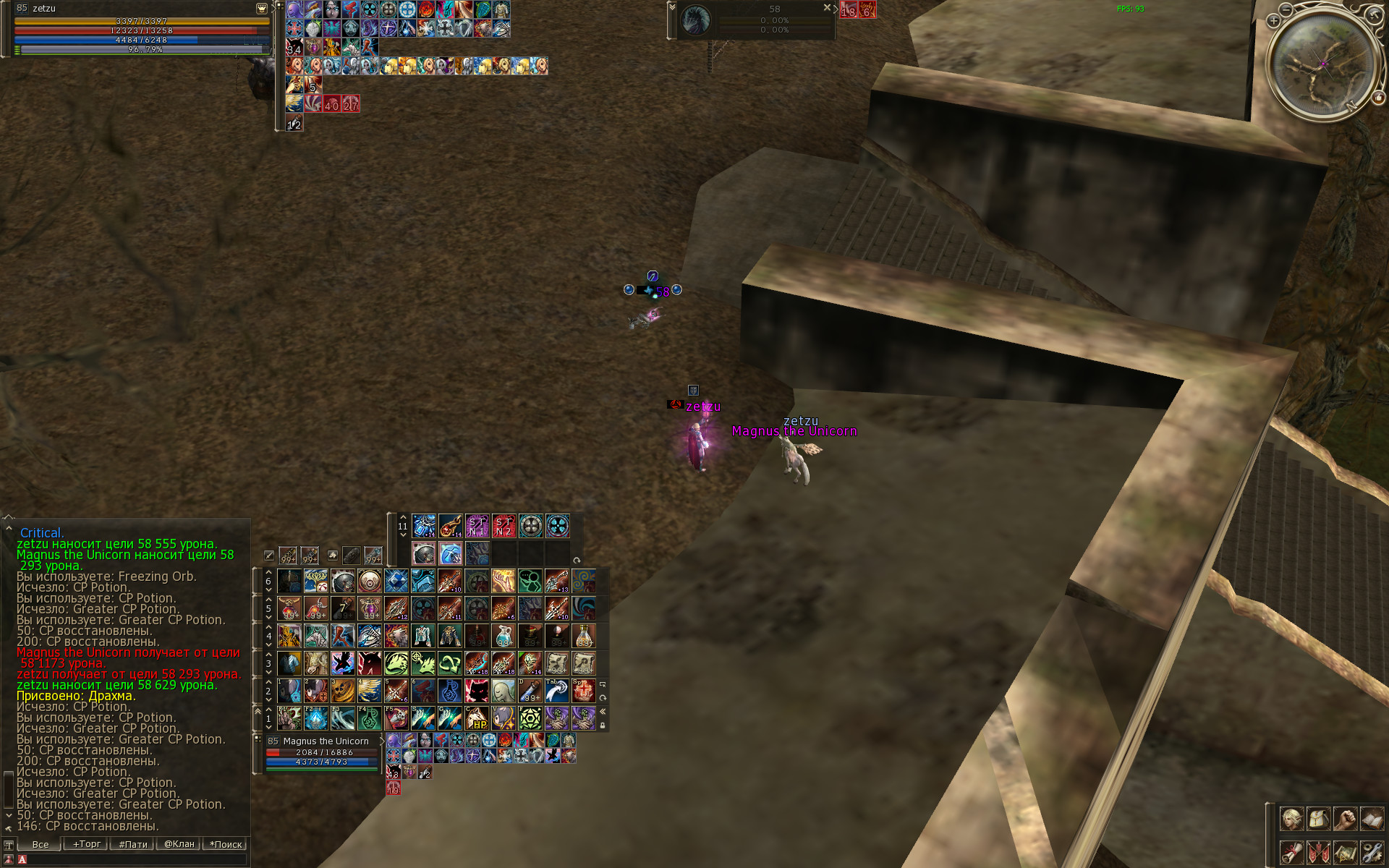Use the HP wolf skill slot
Screen dimensions: 1389x868
(x=477, y=718)
